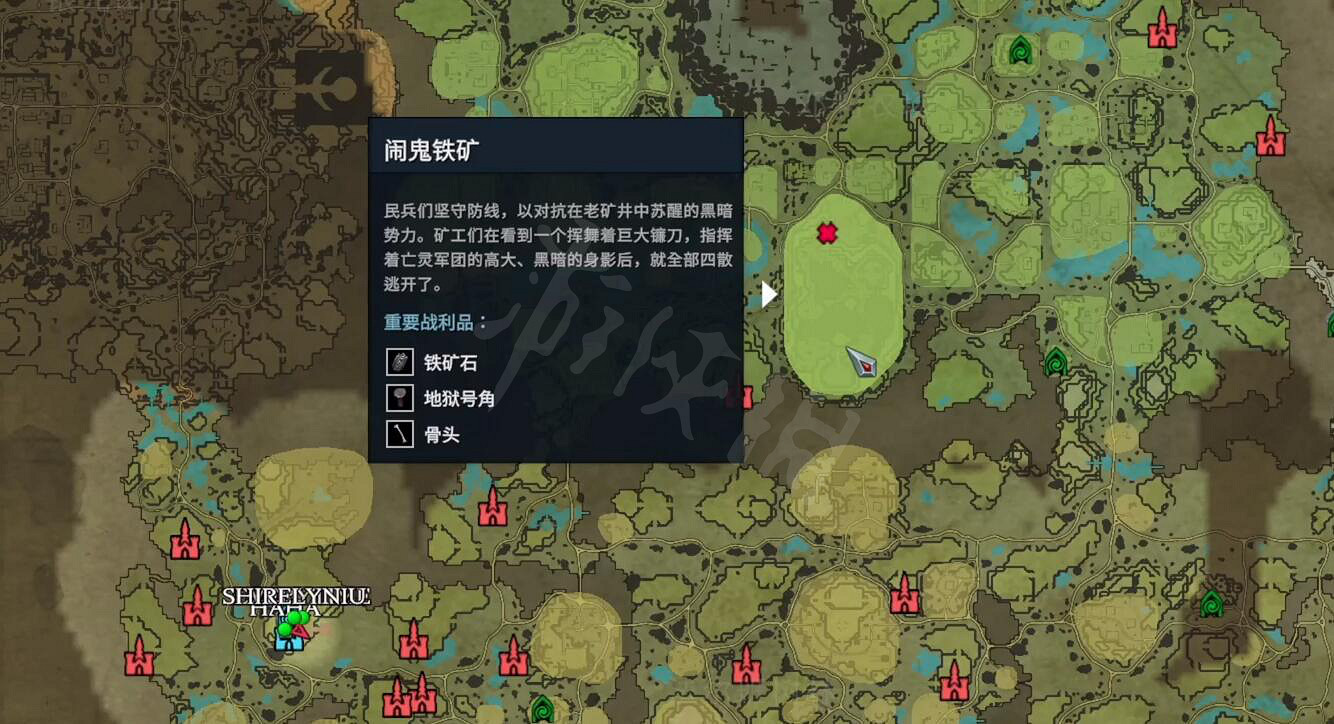Click the green Vampire Waygate icon top right

pyautogui.click(x=1019, y=49)
